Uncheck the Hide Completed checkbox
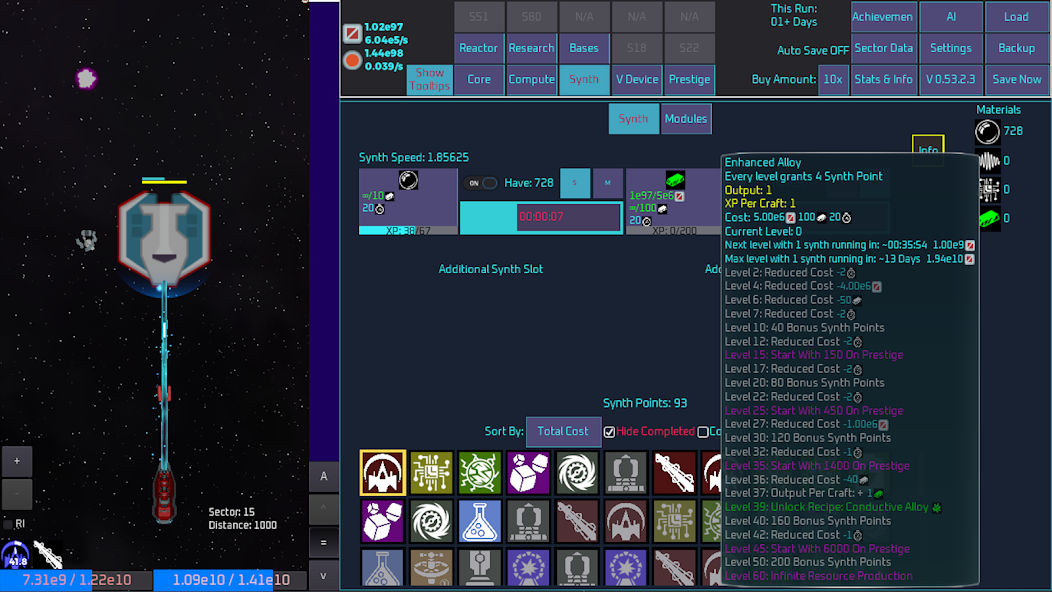Screen dimensions: 1052x592 point(609,432)
